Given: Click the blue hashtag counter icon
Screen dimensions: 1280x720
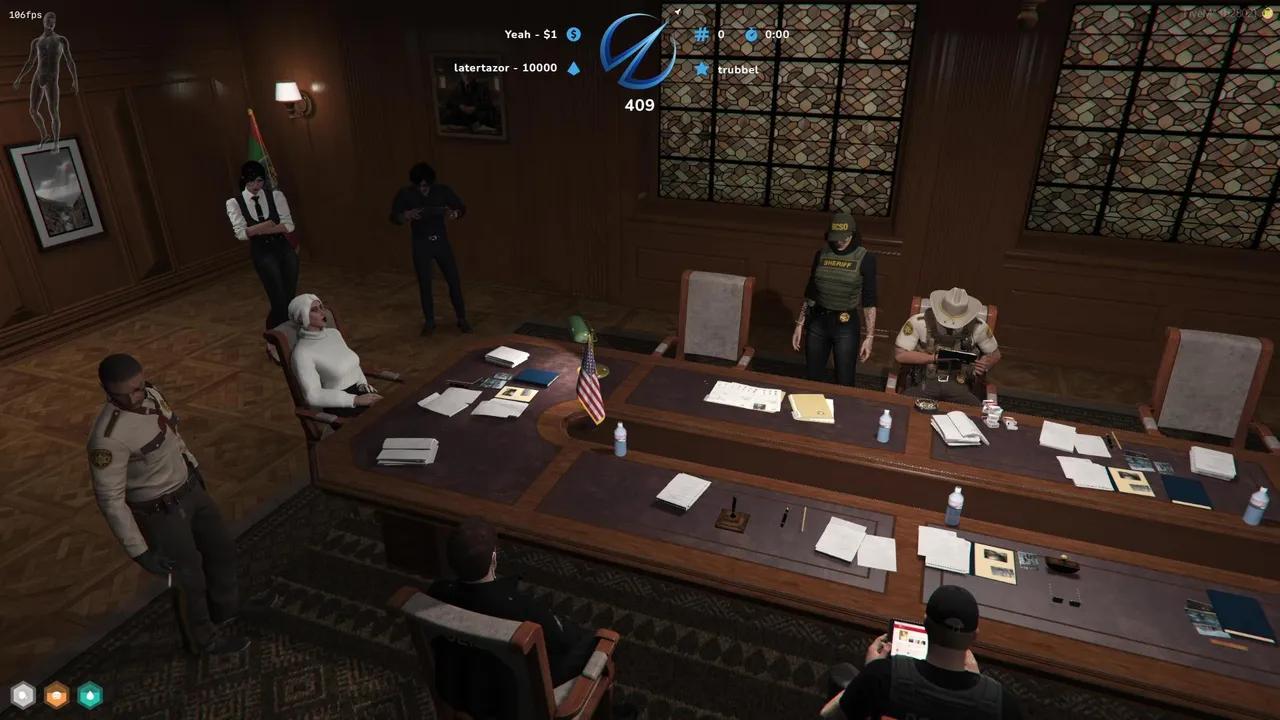Looking at the screenshot, I should (702, 34).
